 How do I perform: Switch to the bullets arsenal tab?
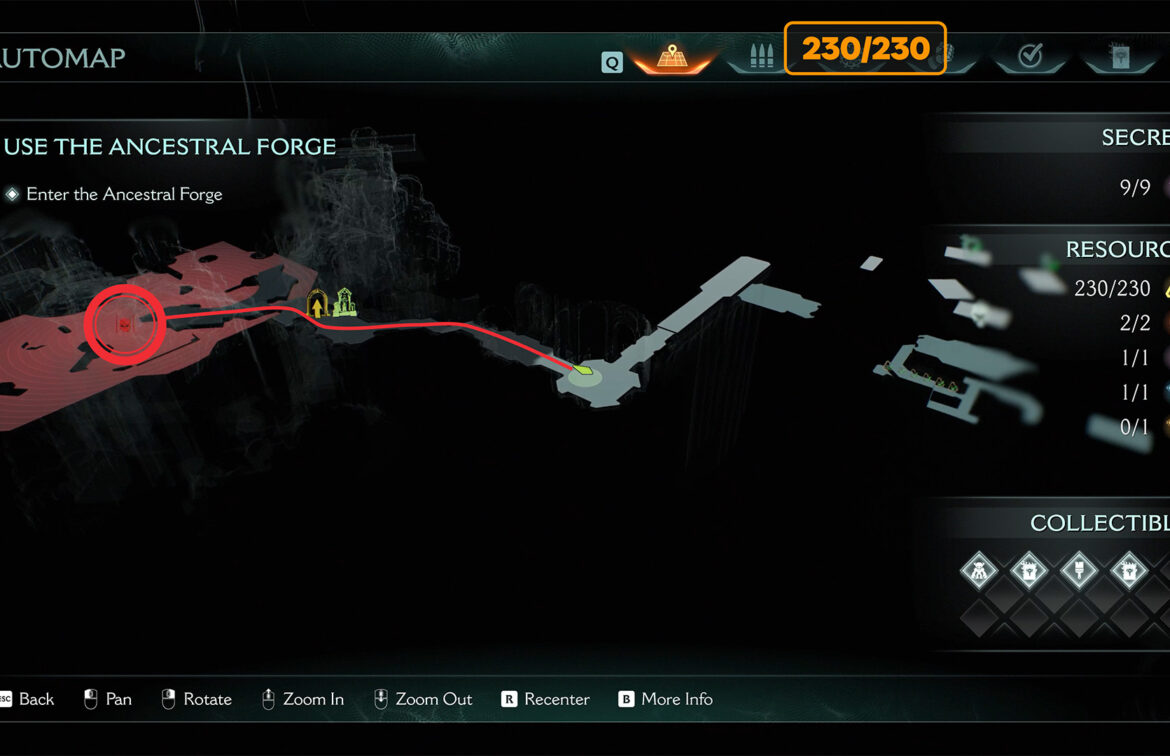click(x=761, y=56)
